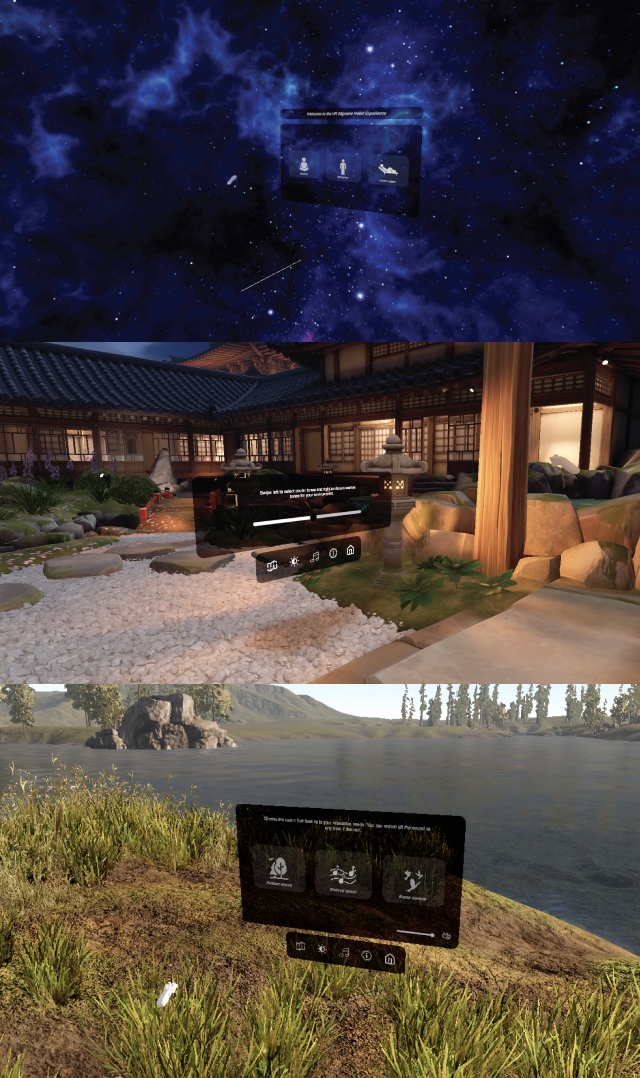Click the sun brightness icon in the lakeside toolbar
This screenshot has width=640, height=1078.
coord(322,948)
